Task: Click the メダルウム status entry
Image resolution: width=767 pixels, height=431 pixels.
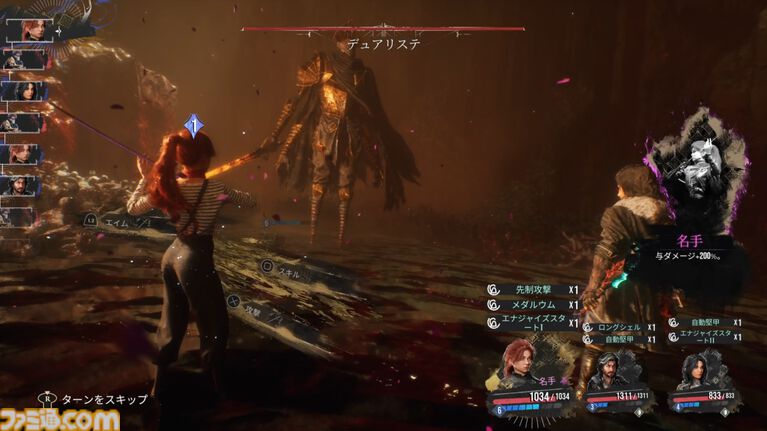Action: [532, 305]
